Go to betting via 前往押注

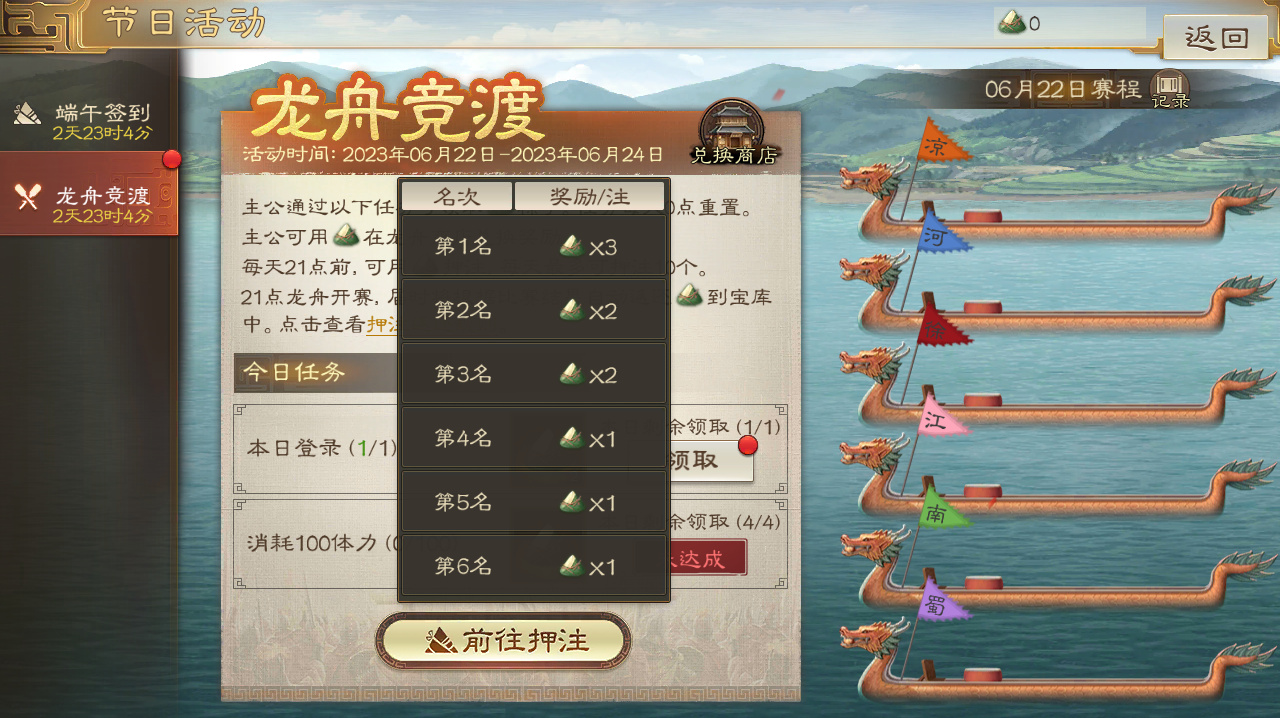[503, 641]
